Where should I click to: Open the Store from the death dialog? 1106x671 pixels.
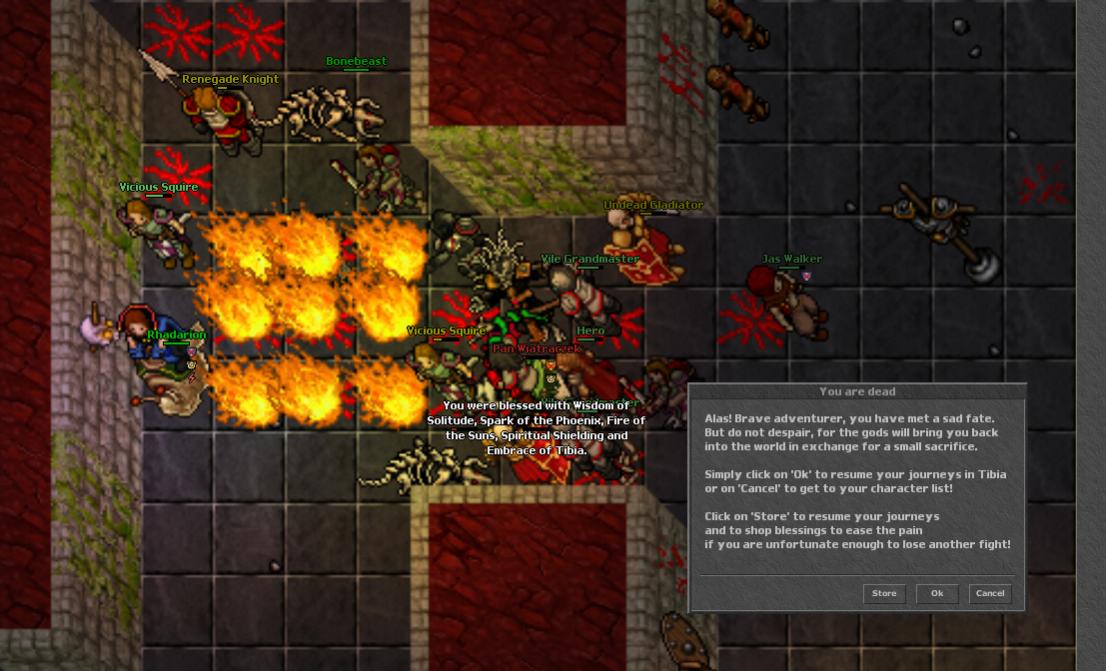coord(884,593)
